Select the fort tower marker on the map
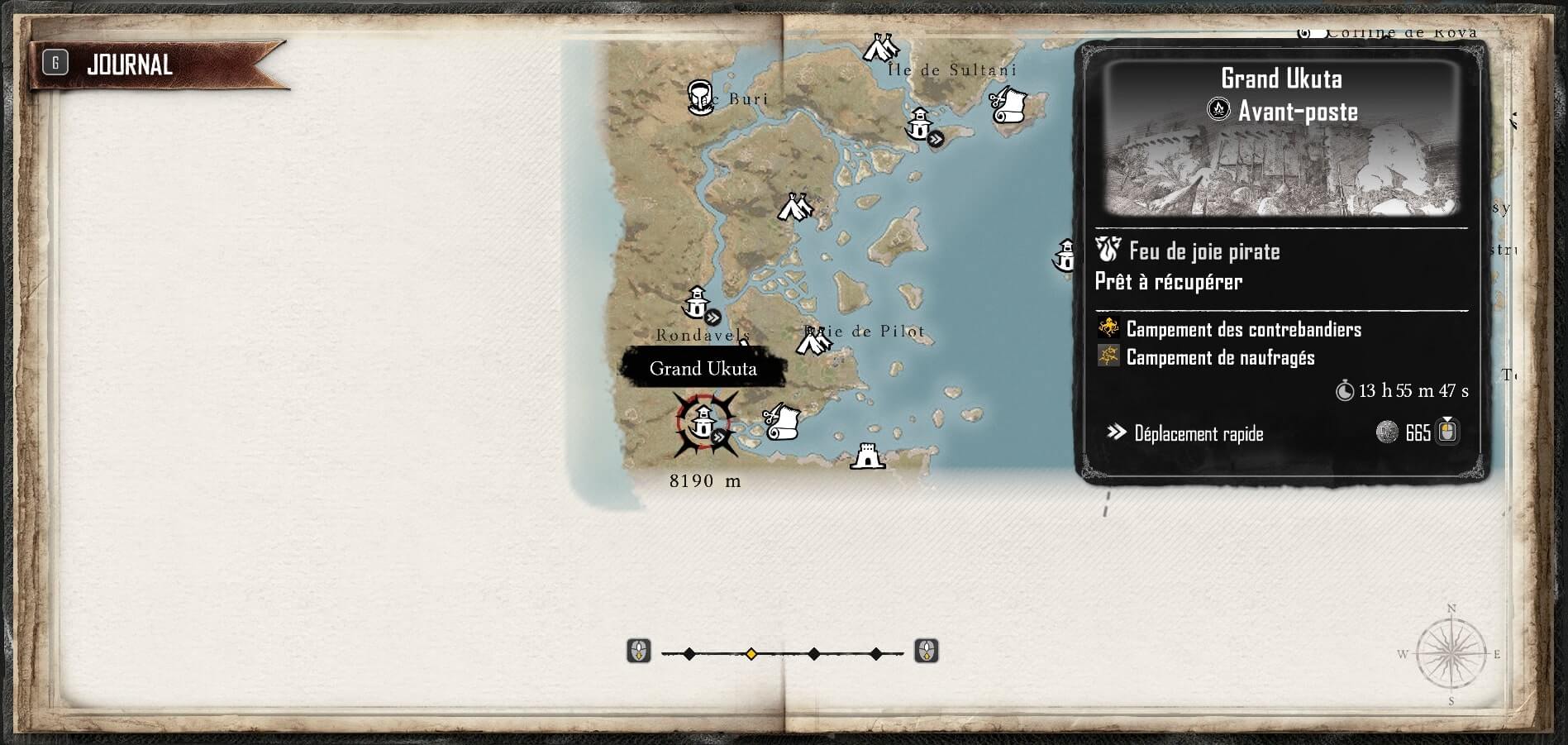The image size is (1568, 745). click(867, 456)
